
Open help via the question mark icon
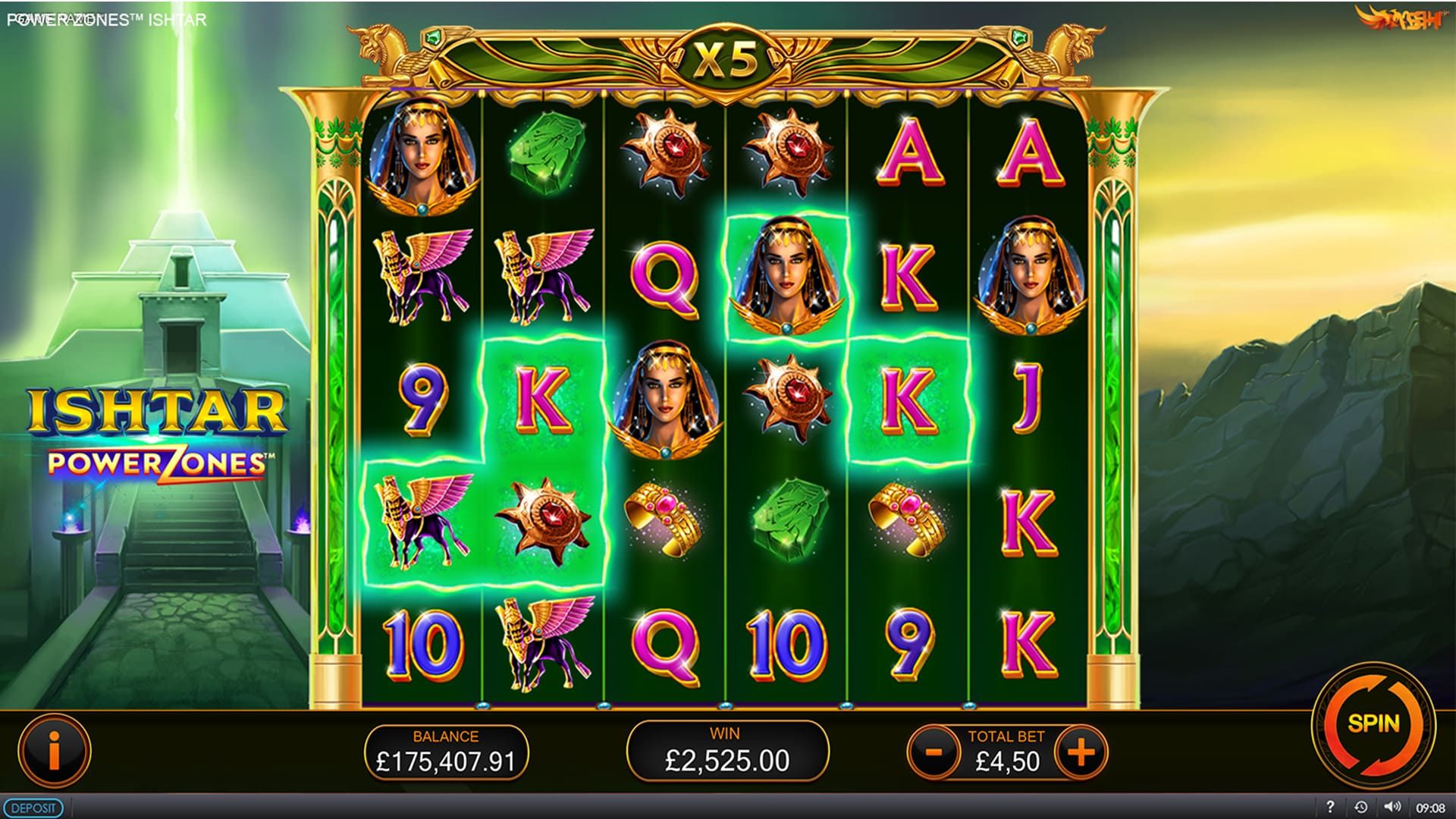1329,808
